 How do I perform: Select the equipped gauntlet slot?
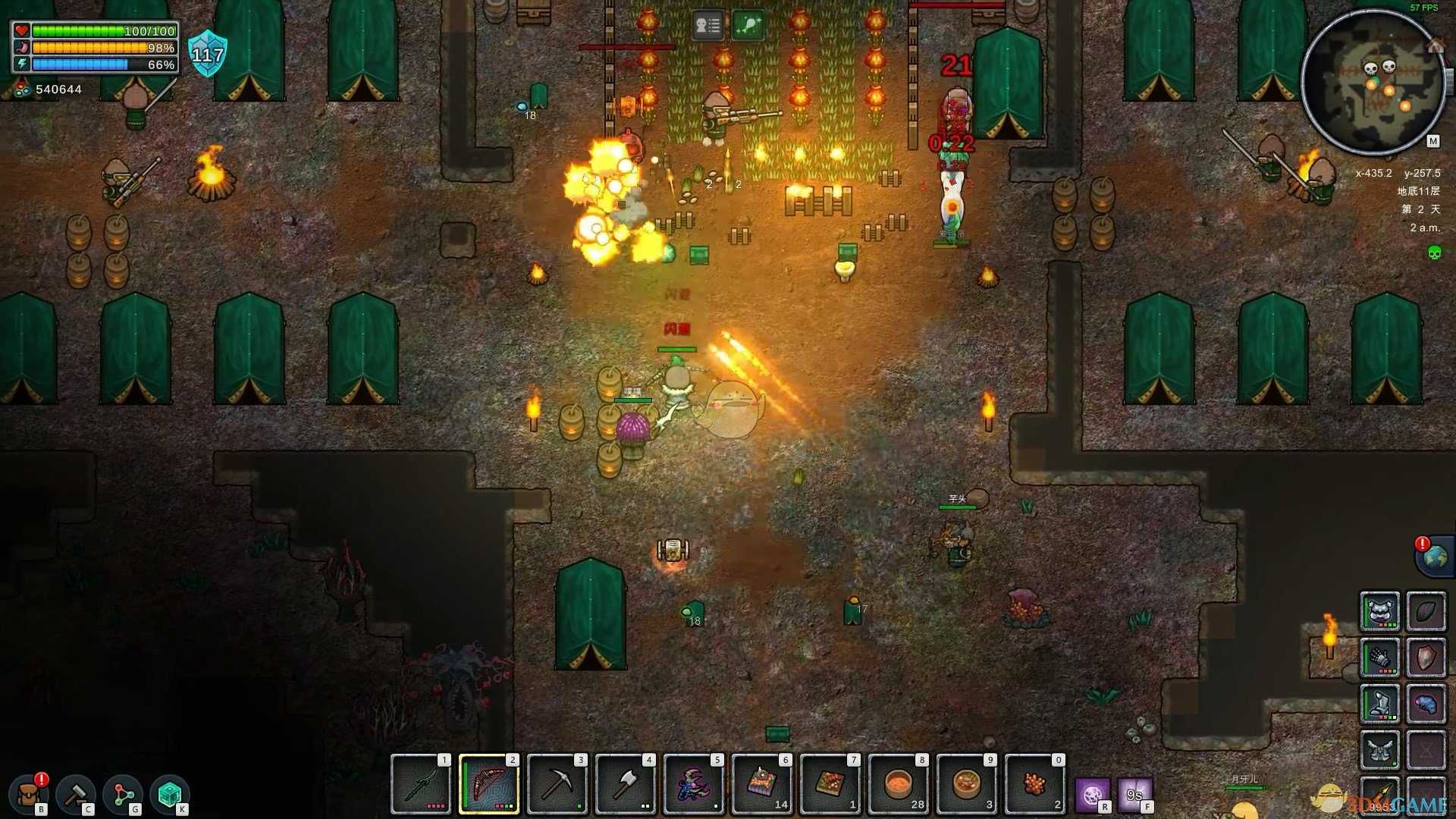click(1379, 657)
